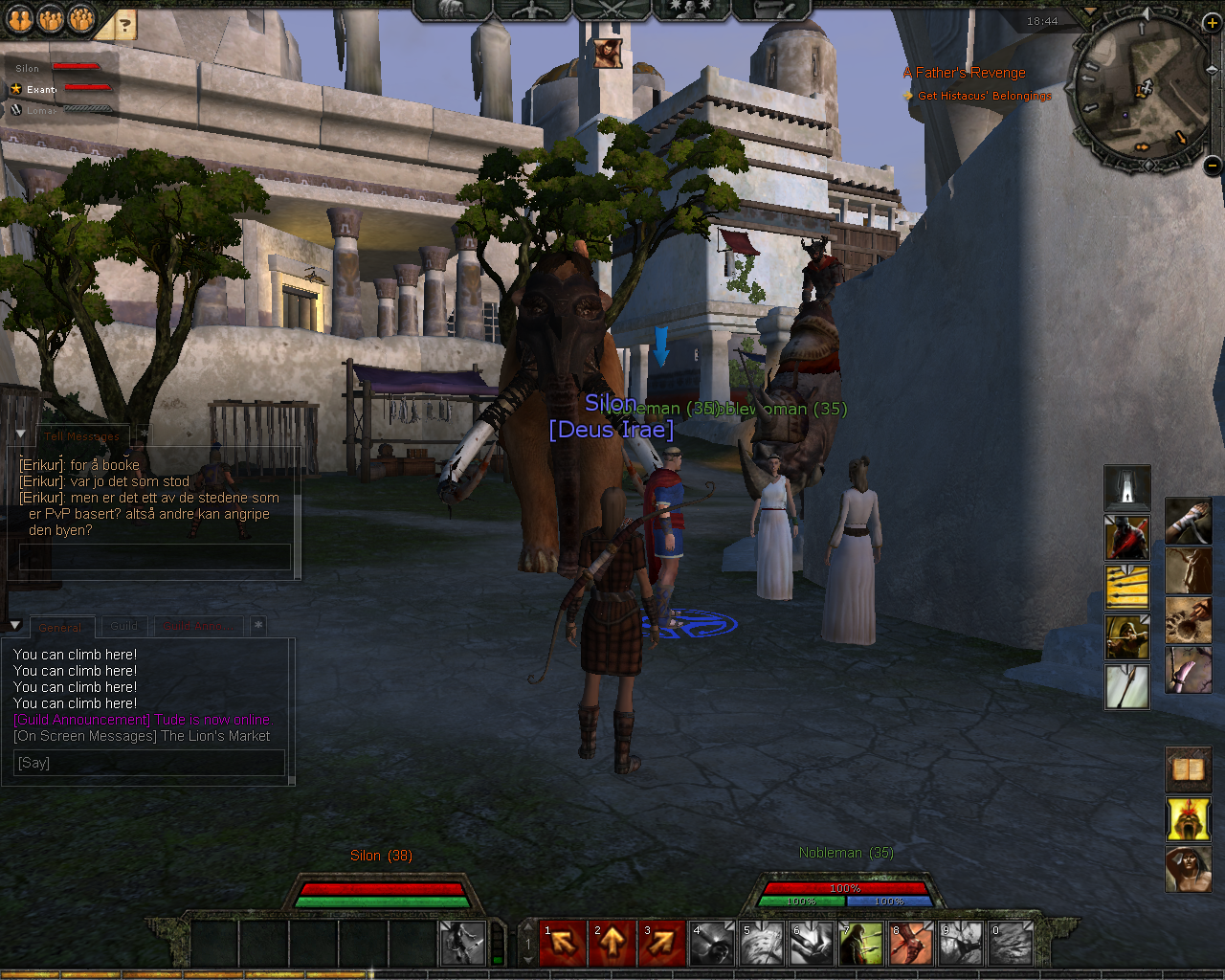This screenshot has width=1225, height=980.
Task: Use the green hooded figure ability in slot 7
Action: point(860,944)
